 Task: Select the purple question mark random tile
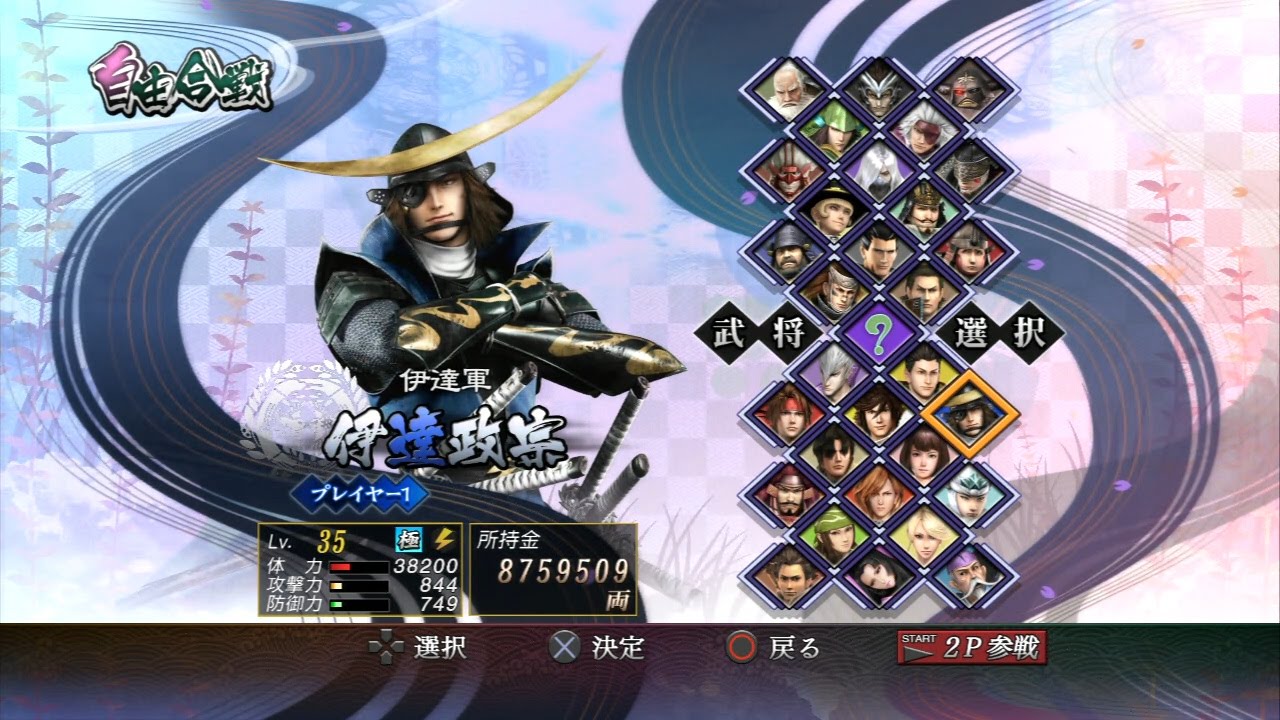point(878,334)
